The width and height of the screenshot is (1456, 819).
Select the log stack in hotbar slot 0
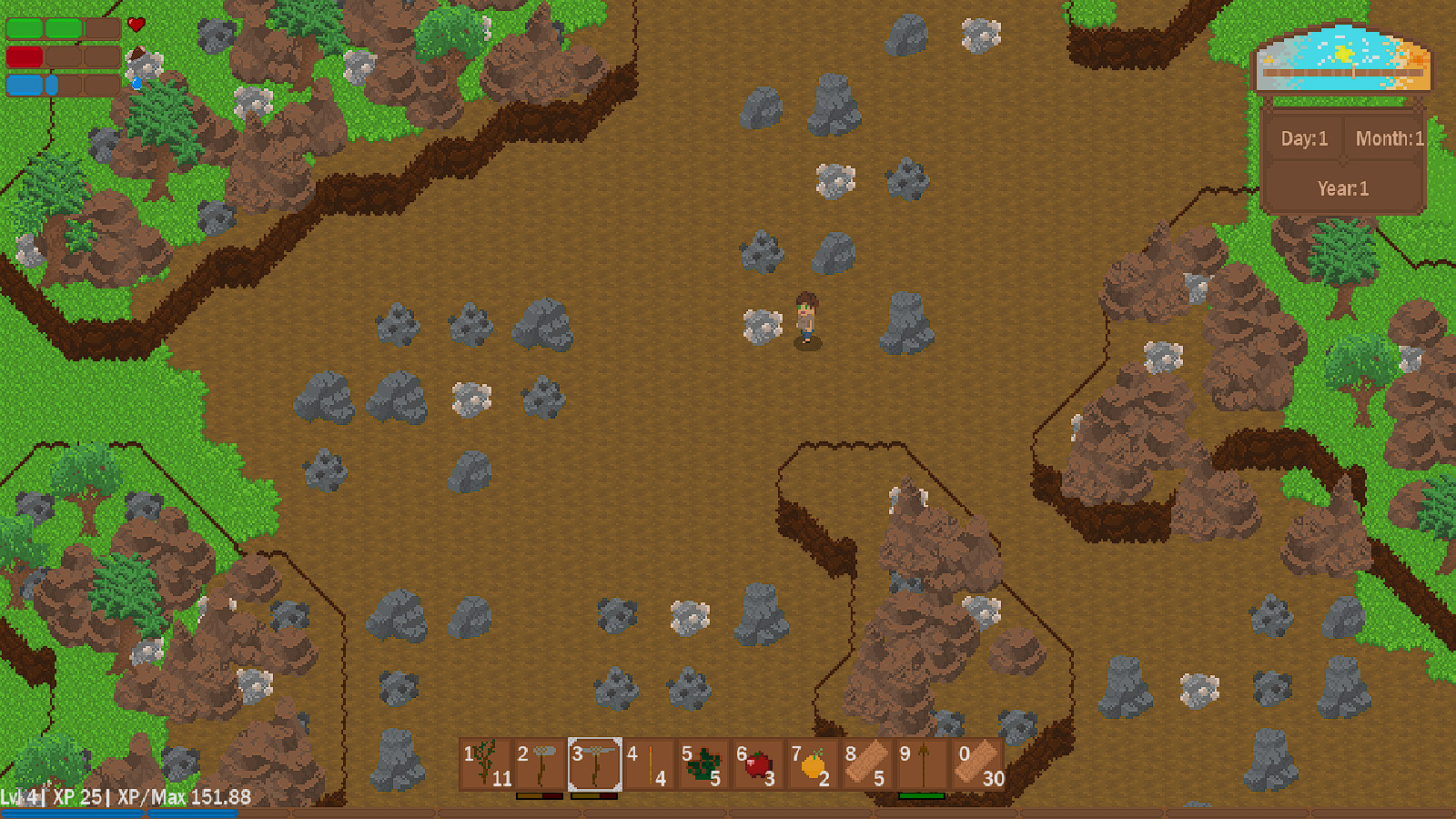pyautogui.click(x=976, y=764)
